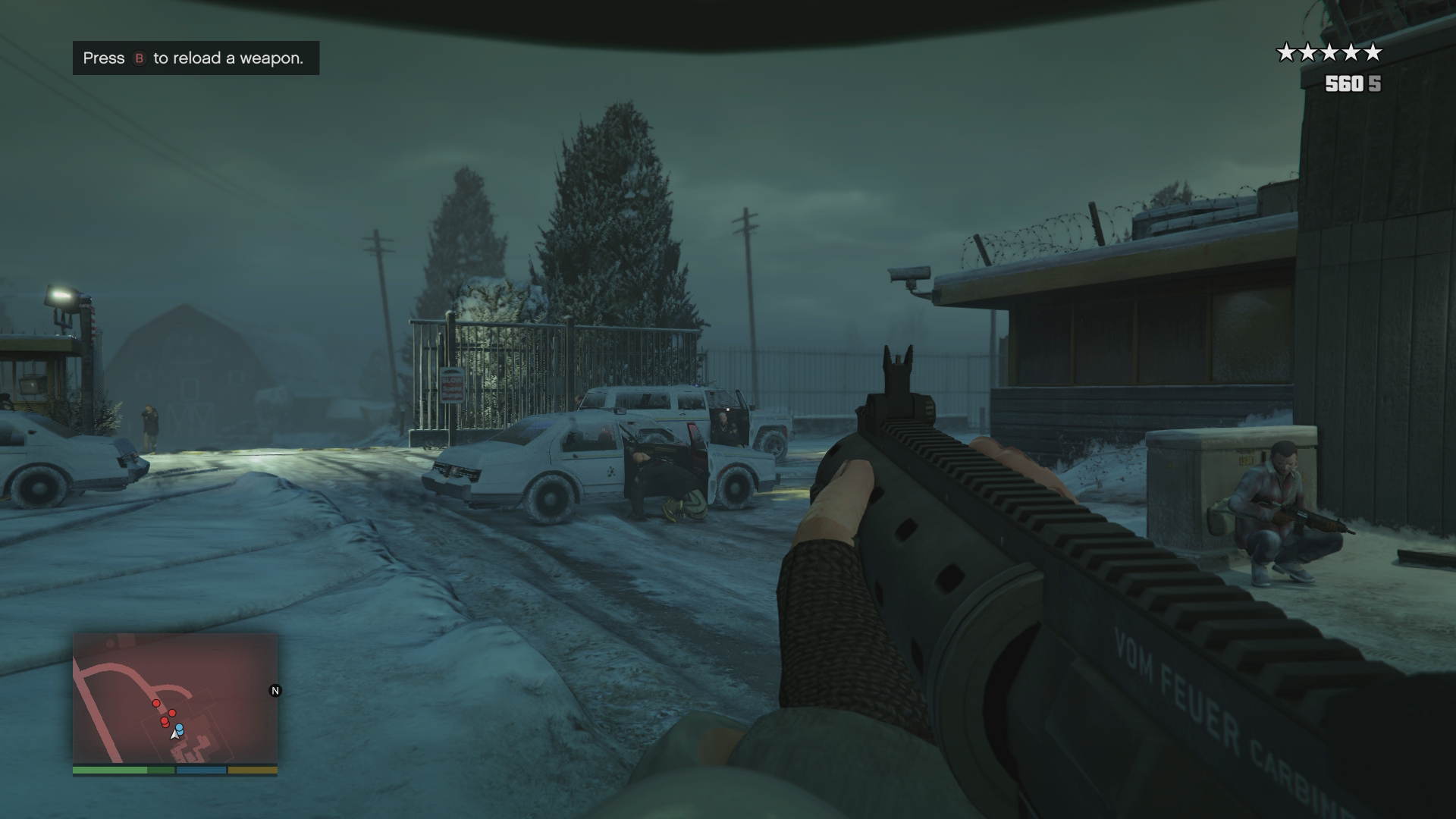Select the five-star wanted level indicator
The height and width of the screenshot is (819, 1456).
(1329, 52)
